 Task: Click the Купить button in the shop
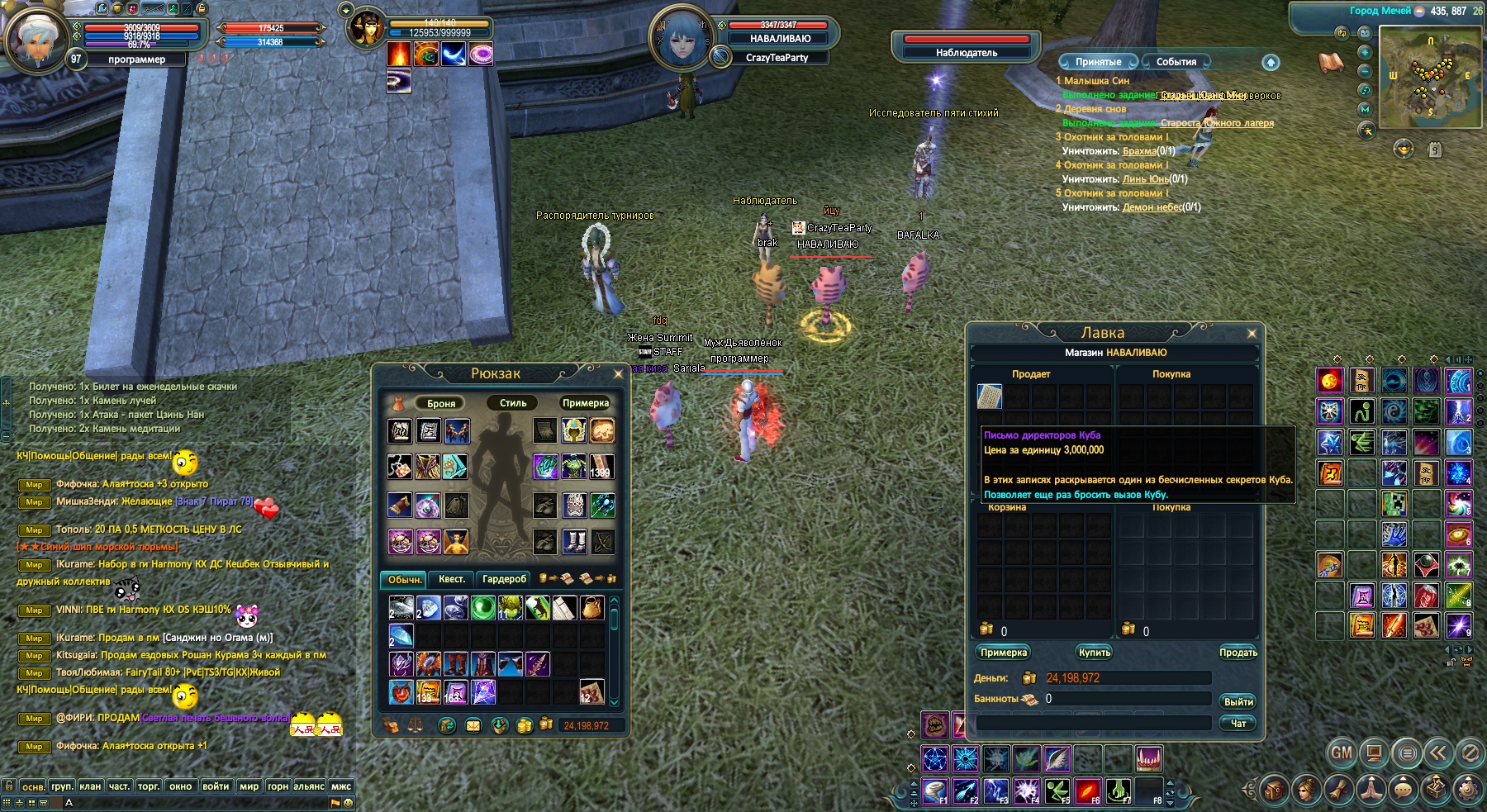pyautogui.click(x=1095, y=653)
